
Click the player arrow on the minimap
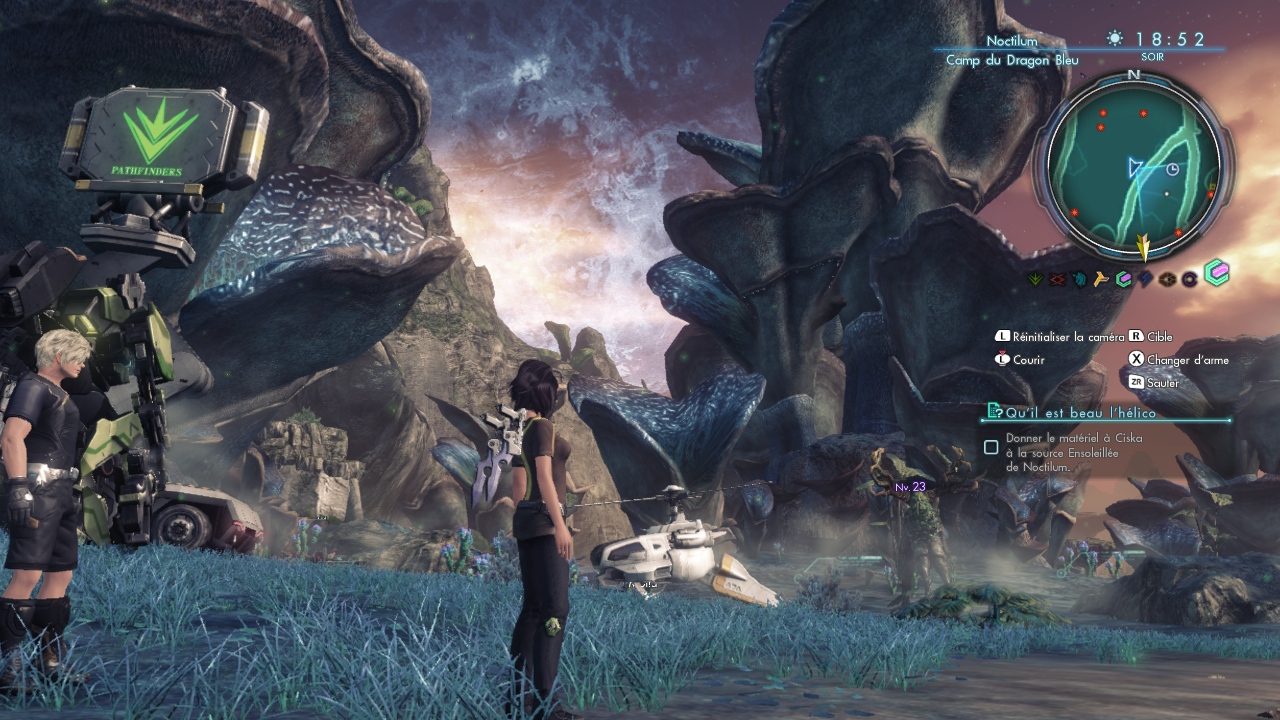(x=1135, y=167)
